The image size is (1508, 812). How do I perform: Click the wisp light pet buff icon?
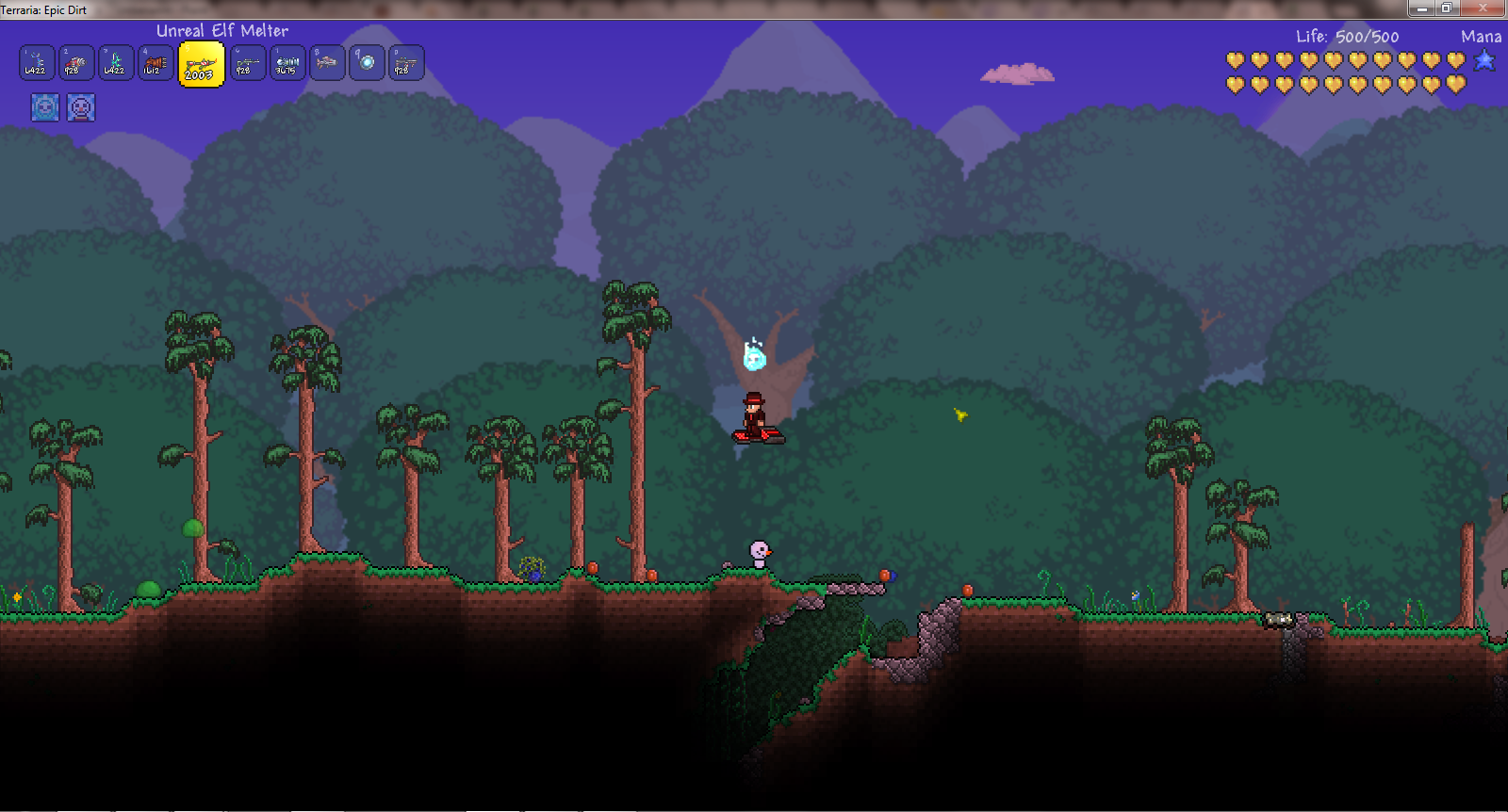pos(44,107)
